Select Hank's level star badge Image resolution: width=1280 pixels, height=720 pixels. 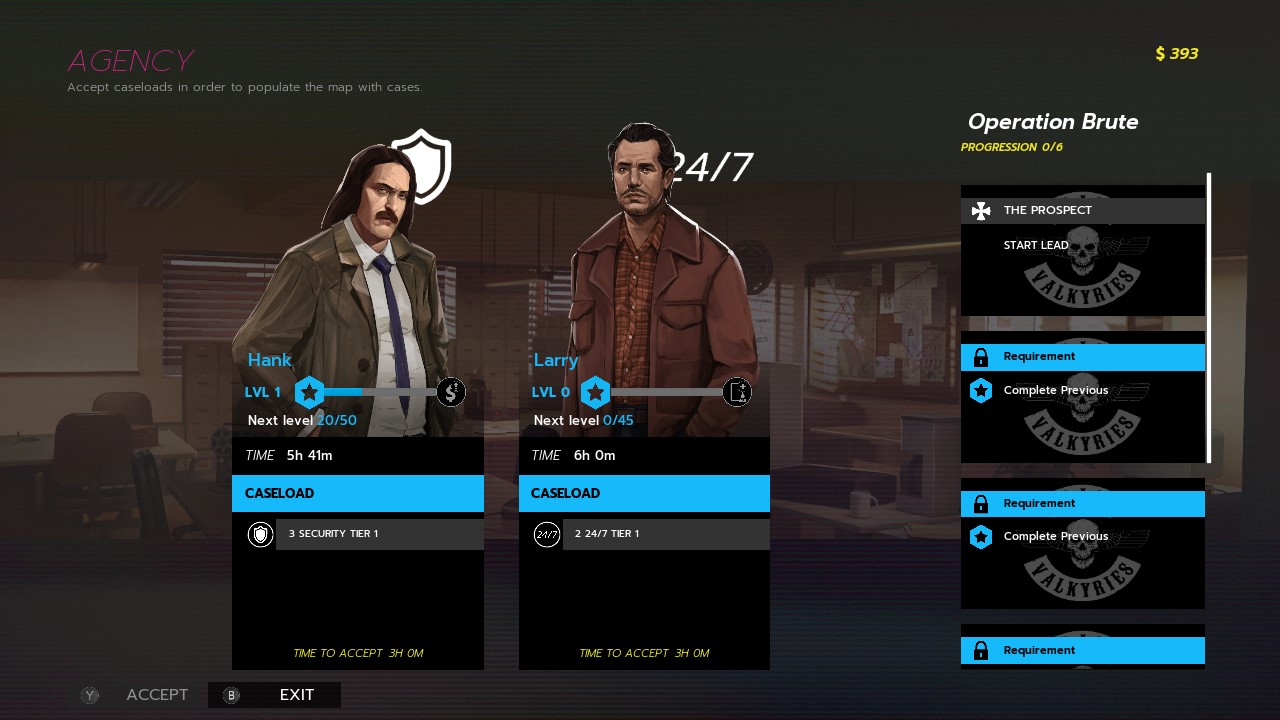coord(309,392)
